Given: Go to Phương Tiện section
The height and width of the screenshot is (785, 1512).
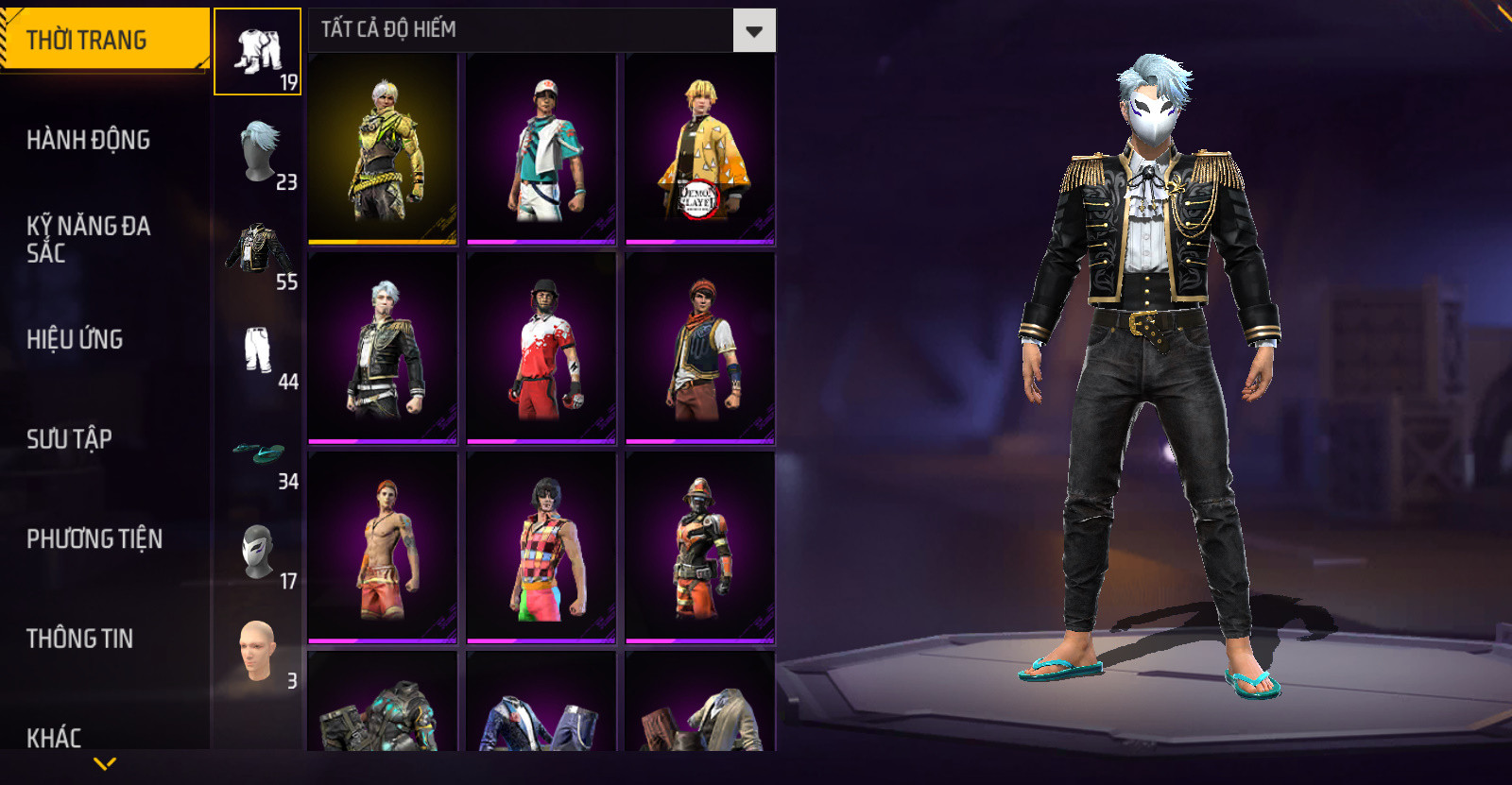Looking at the screenshot, I should [94, 538].
